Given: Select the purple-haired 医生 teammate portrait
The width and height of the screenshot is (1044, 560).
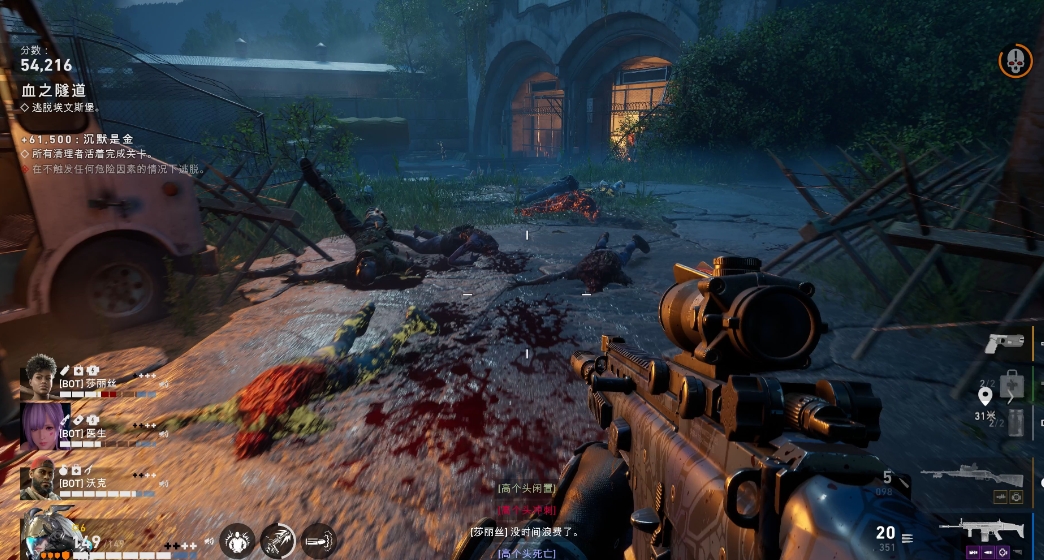Looking at the screenshot, I should [40, 425].
